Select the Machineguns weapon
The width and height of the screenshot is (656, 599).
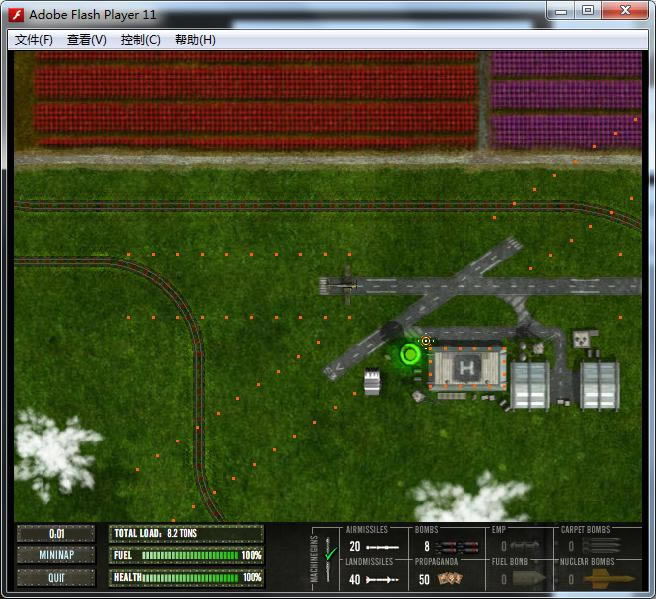coord(322,556)
